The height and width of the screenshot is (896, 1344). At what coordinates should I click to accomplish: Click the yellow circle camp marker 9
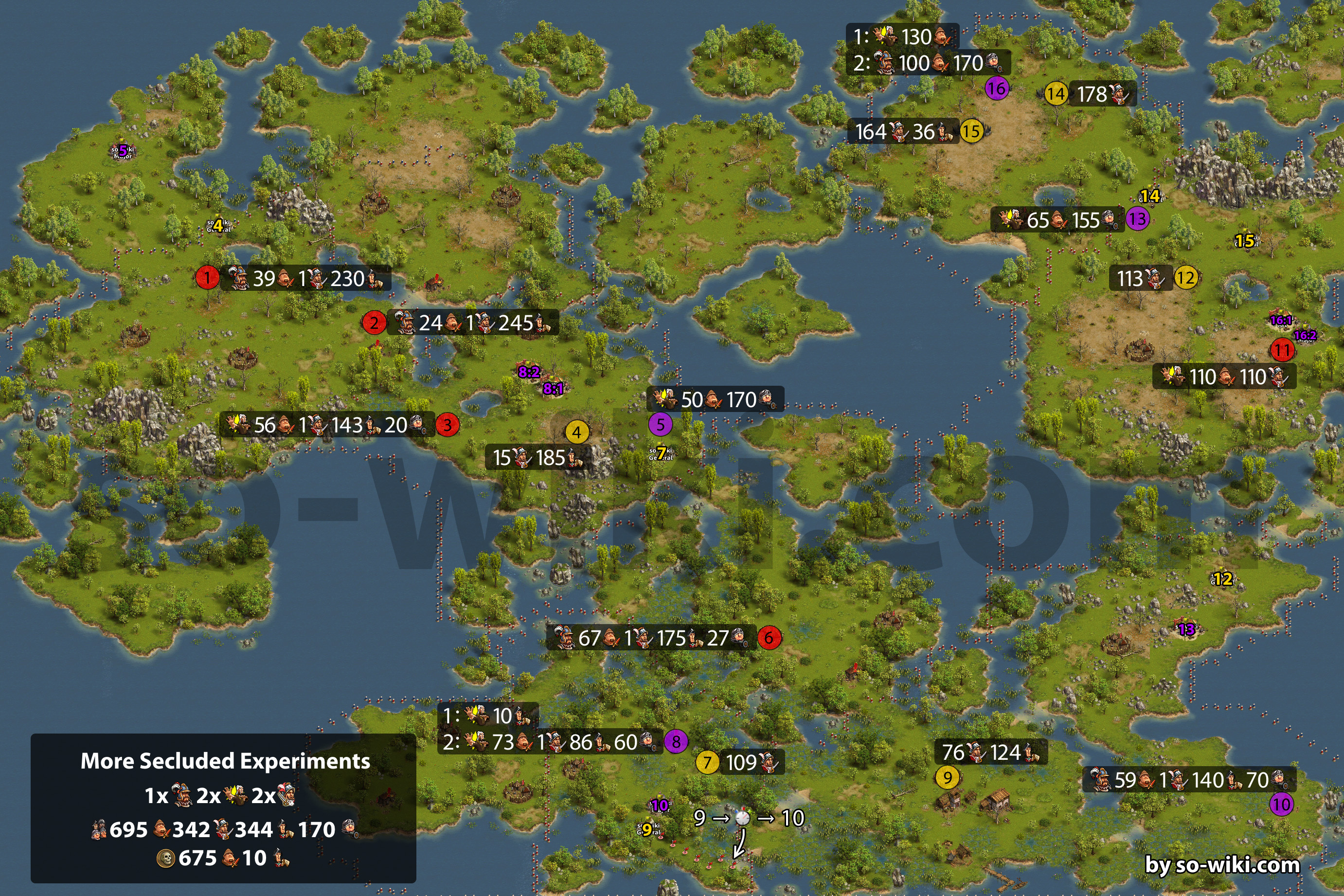click(x=948, y=777)
